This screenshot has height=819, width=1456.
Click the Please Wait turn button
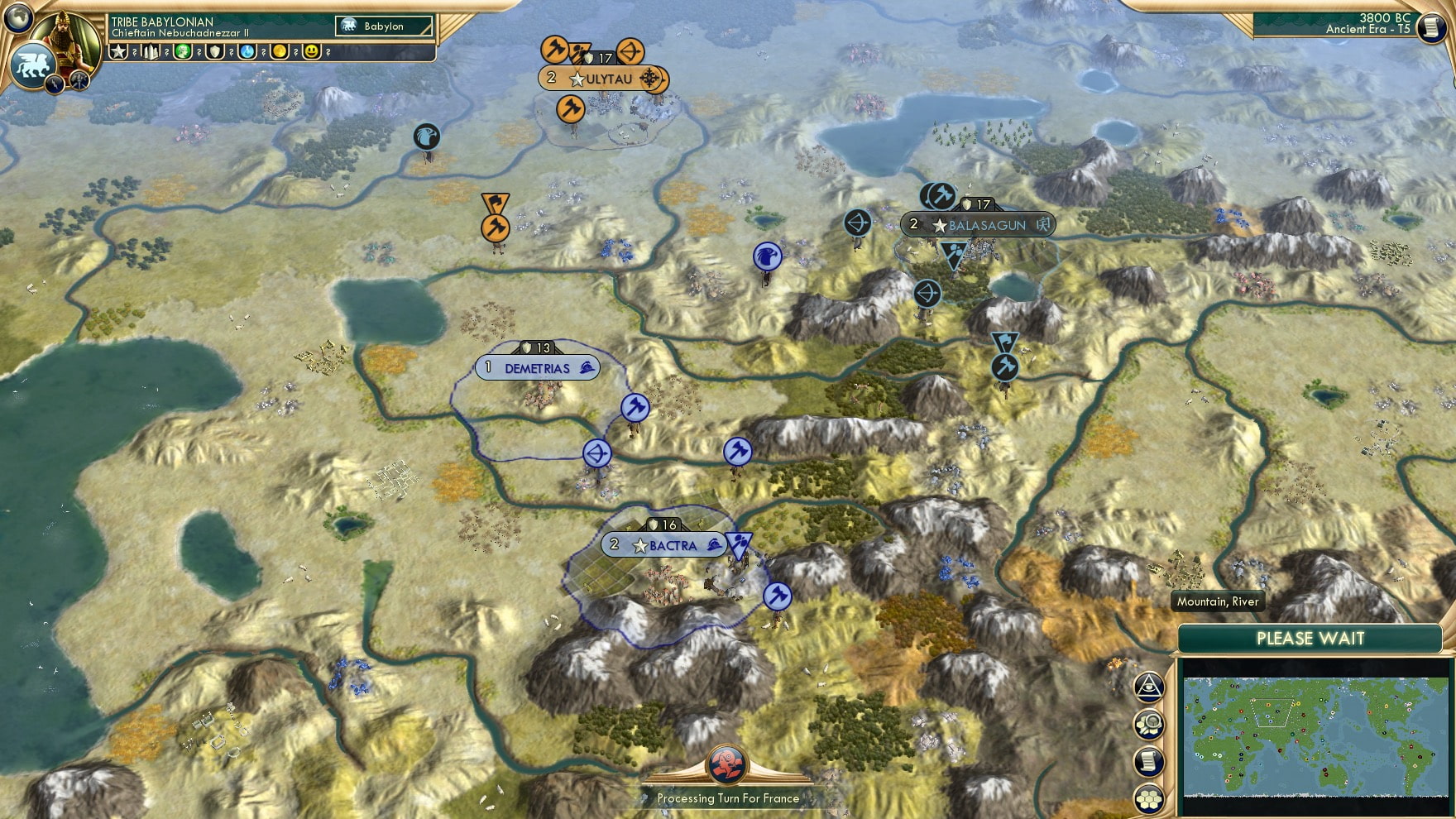tap(1310, 639)
